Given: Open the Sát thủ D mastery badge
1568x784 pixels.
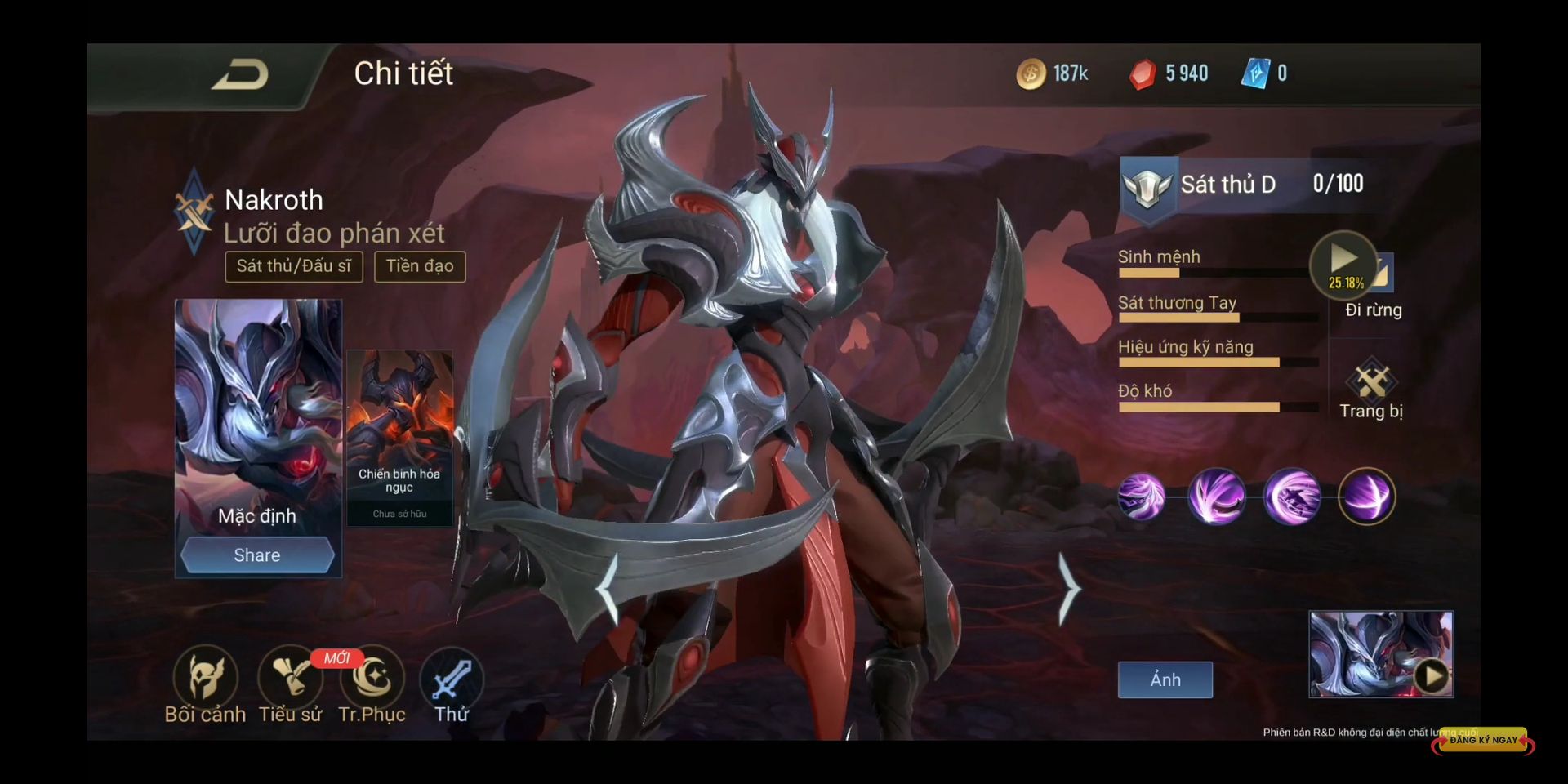Looking at the screenshot, I should pyautogui.click(x=1147, y=186).
